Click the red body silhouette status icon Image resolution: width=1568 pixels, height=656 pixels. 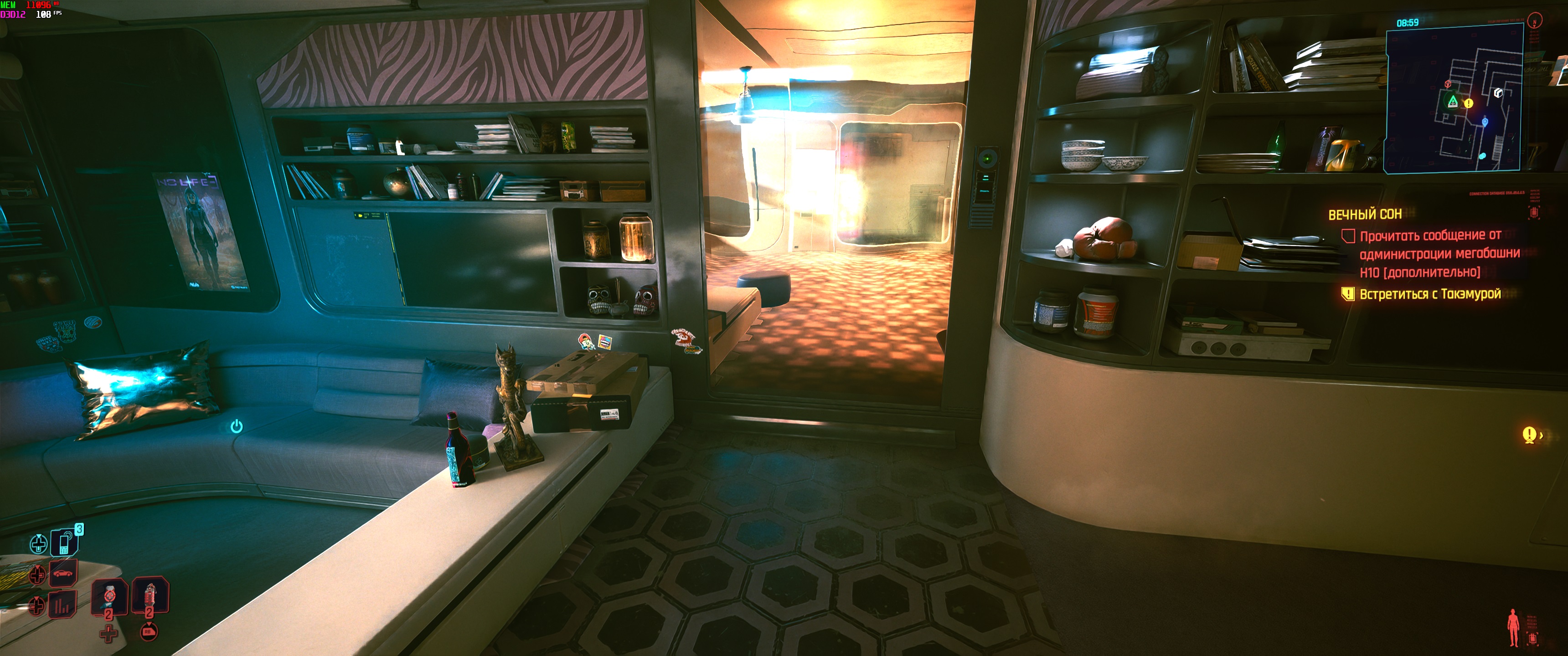[1513, 627]
